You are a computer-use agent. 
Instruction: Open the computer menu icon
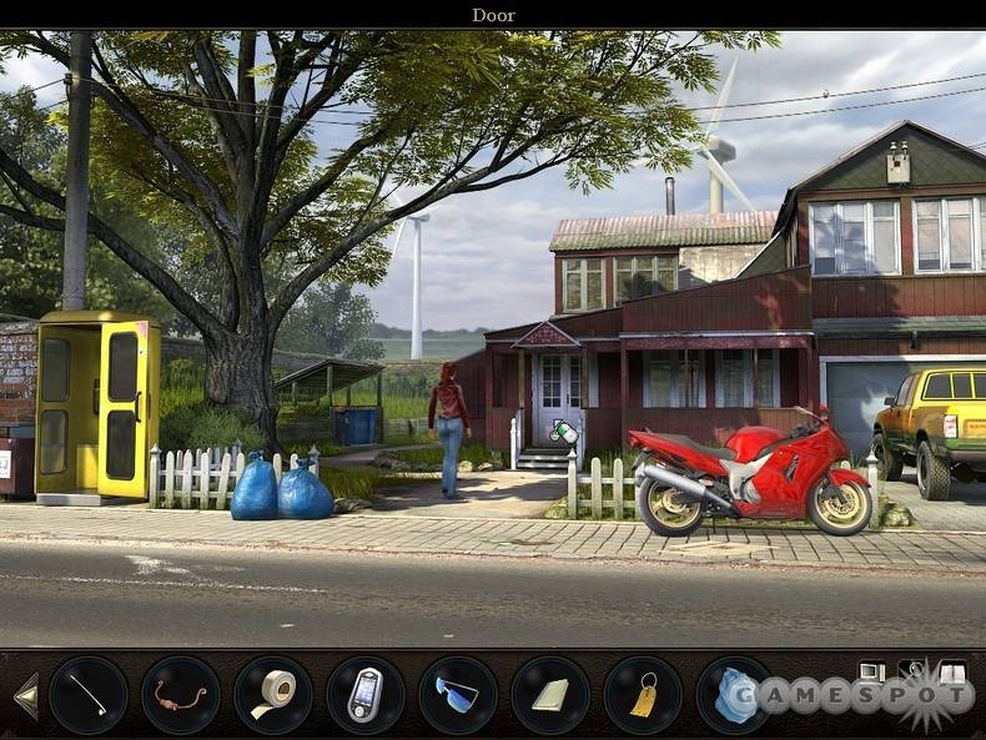coord(872,671)
